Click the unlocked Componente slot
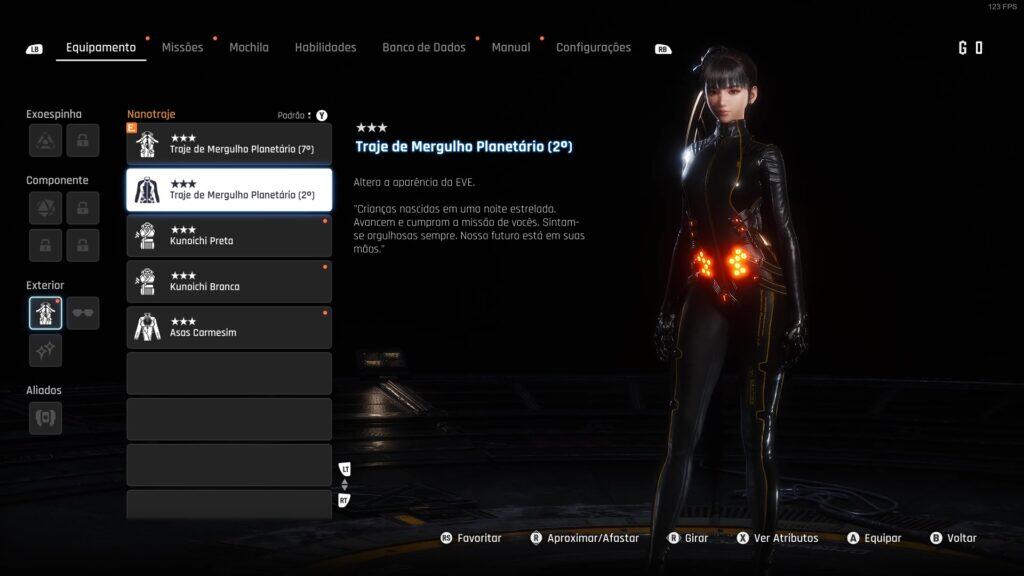Viewport: 1024px width, 576px height. tap(45, 208)
